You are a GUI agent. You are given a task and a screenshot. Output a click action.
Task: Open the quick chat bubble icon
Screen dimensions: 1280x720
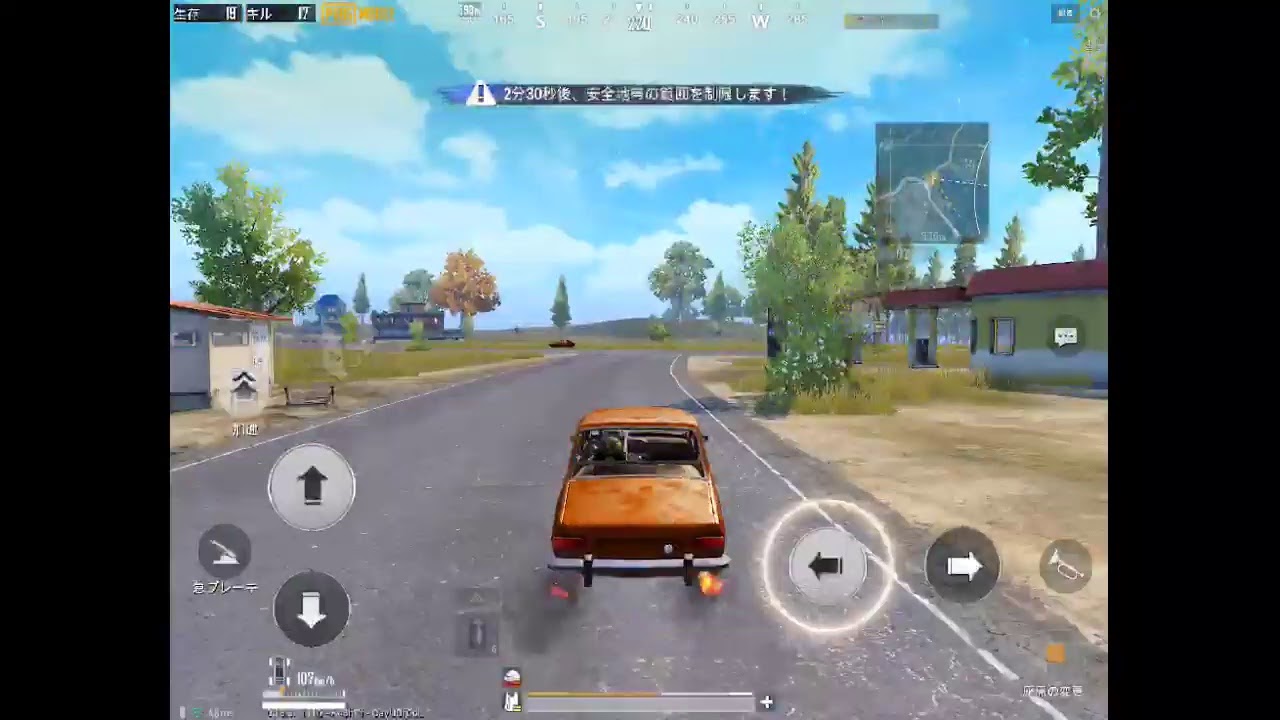click(x=1066, y=337)
